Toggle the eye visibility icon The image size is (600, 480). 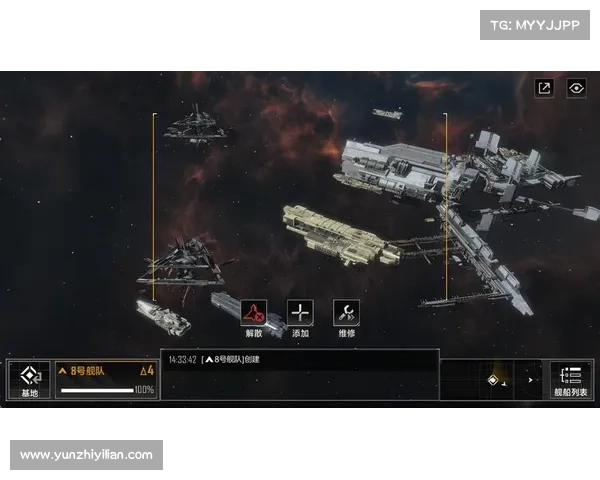(576, 88)
